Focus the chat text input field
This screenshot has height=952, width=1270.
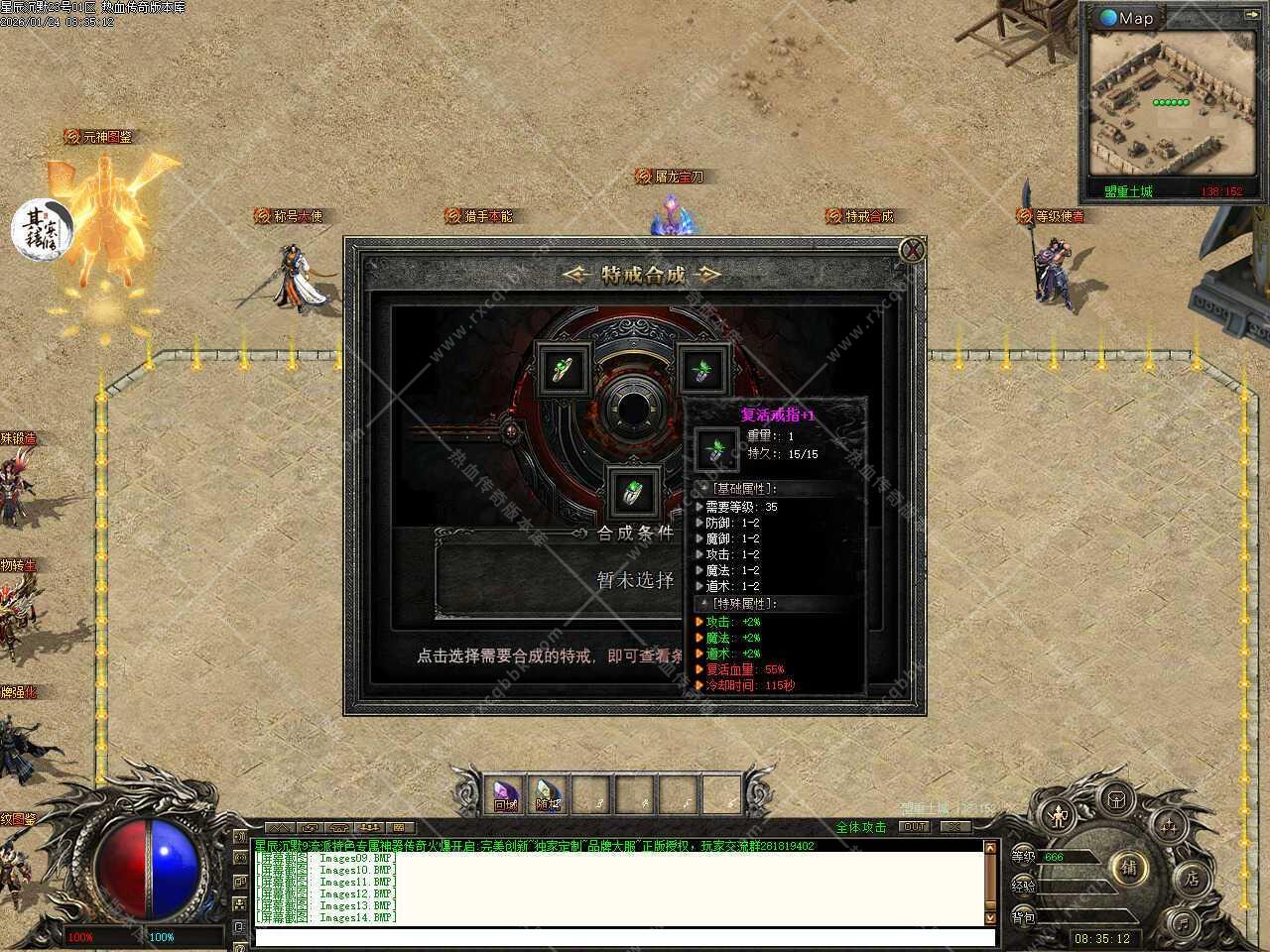623,937
